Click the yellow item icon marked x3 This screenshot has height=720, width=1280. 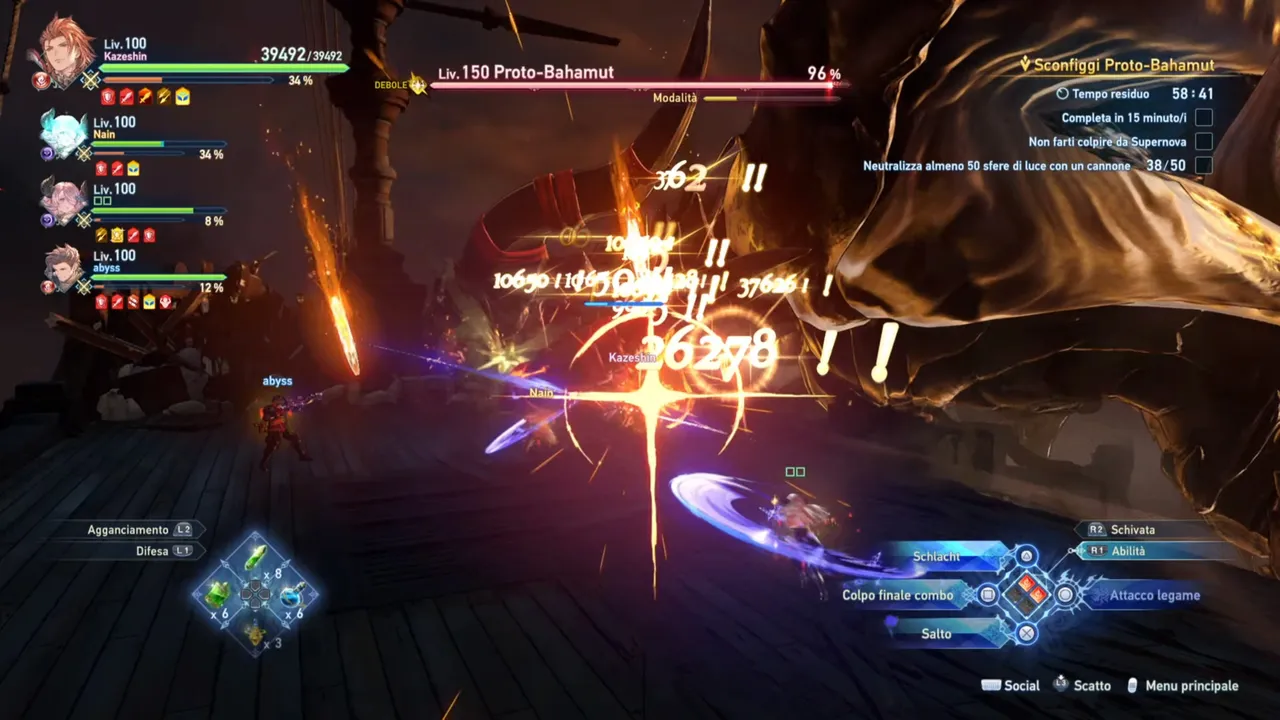click(x=255, y=635)
